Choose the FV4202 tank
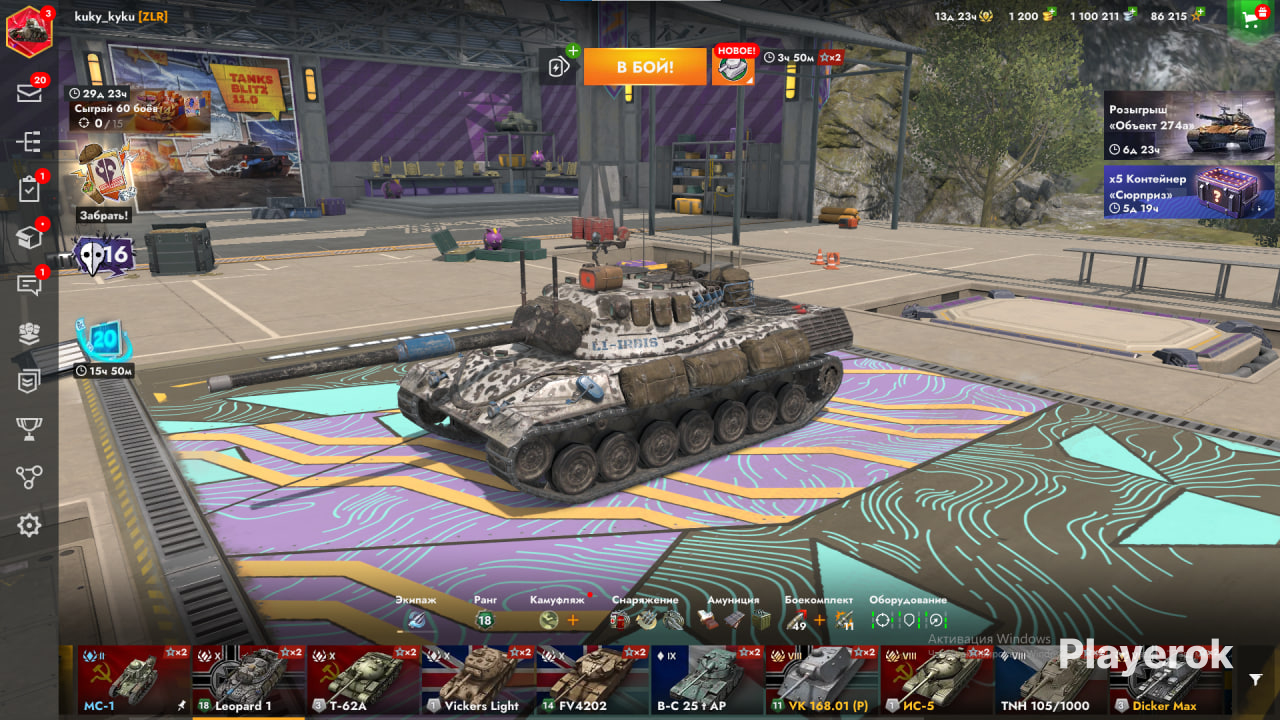 click(592, 680)
